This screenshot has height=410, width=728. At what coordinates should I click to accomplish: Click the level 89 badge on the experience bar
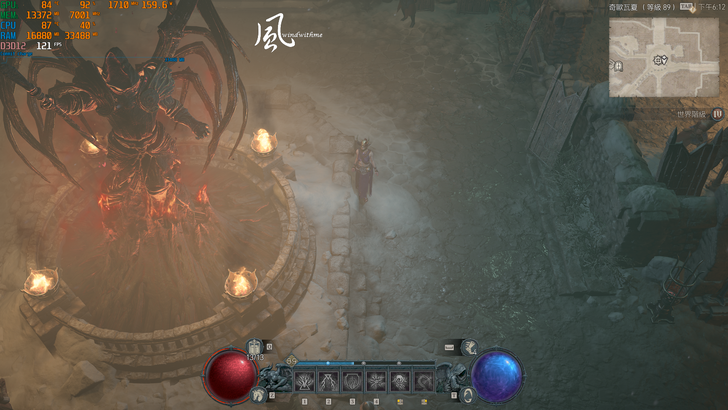click(292, 362)
